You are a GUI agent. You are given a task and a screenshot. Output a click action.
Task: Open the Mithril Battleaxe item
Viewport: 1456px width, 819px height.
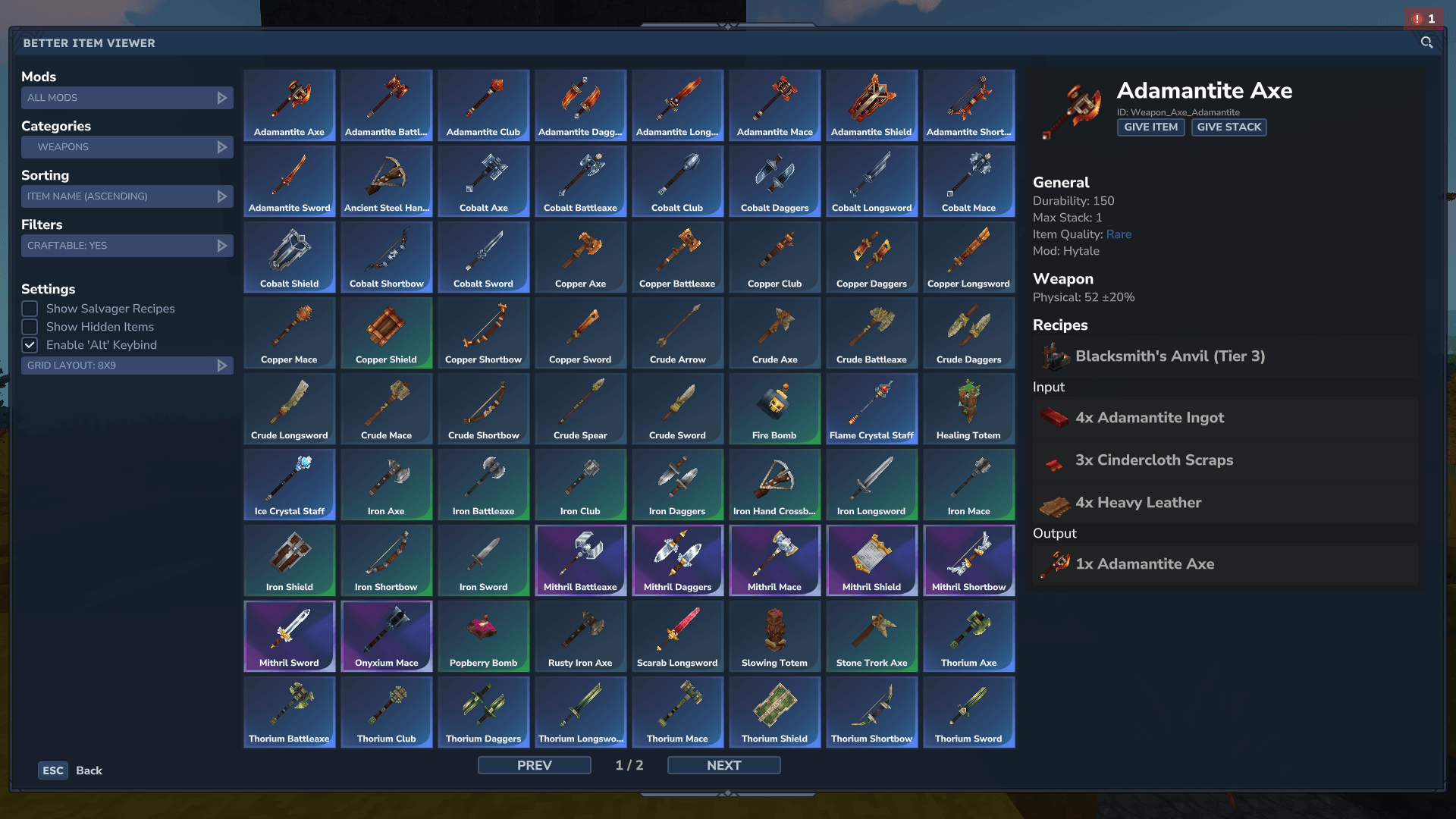580,560
